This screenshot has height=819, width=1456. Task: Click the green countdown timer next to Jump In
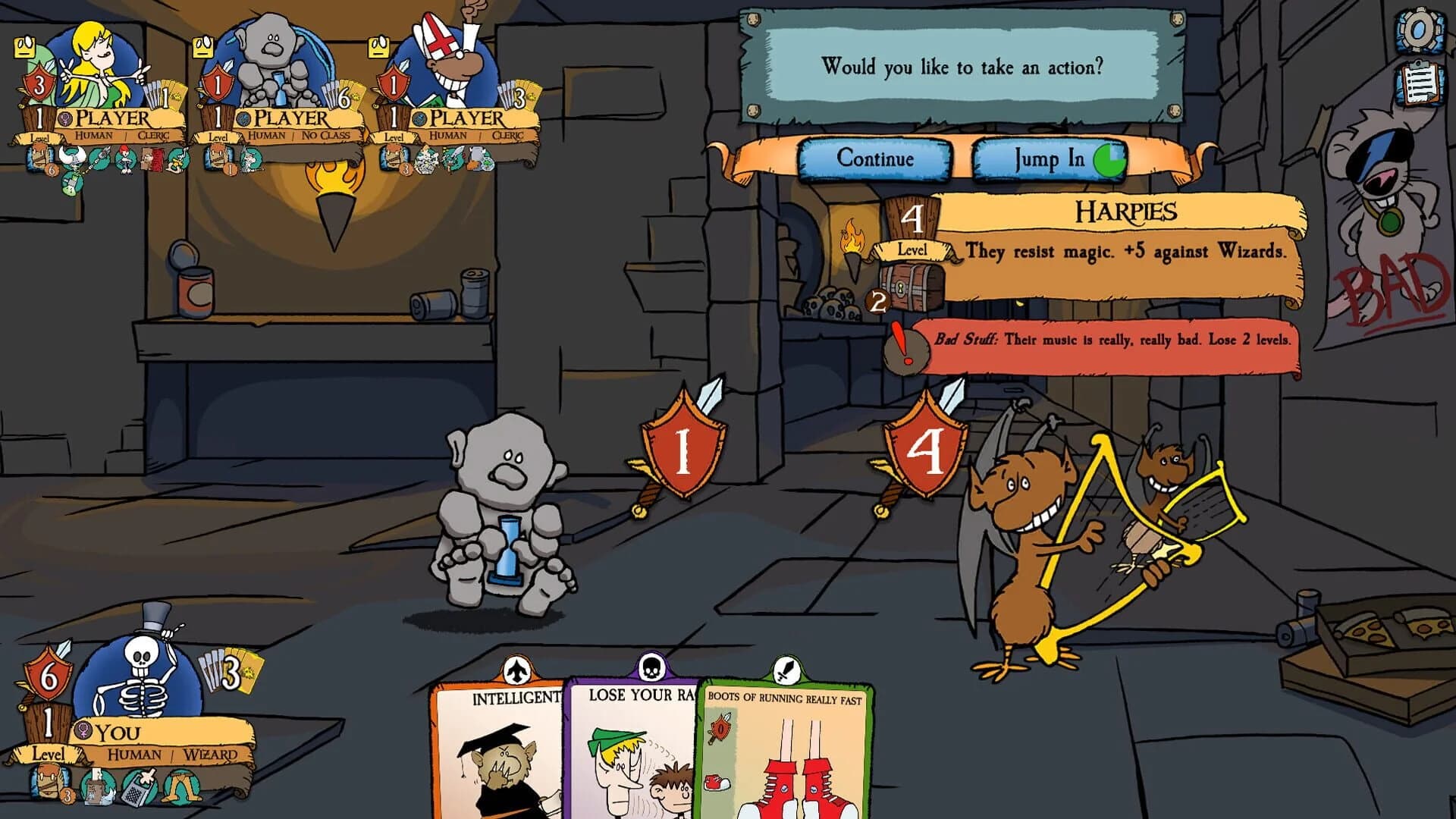click(1109, 160)
